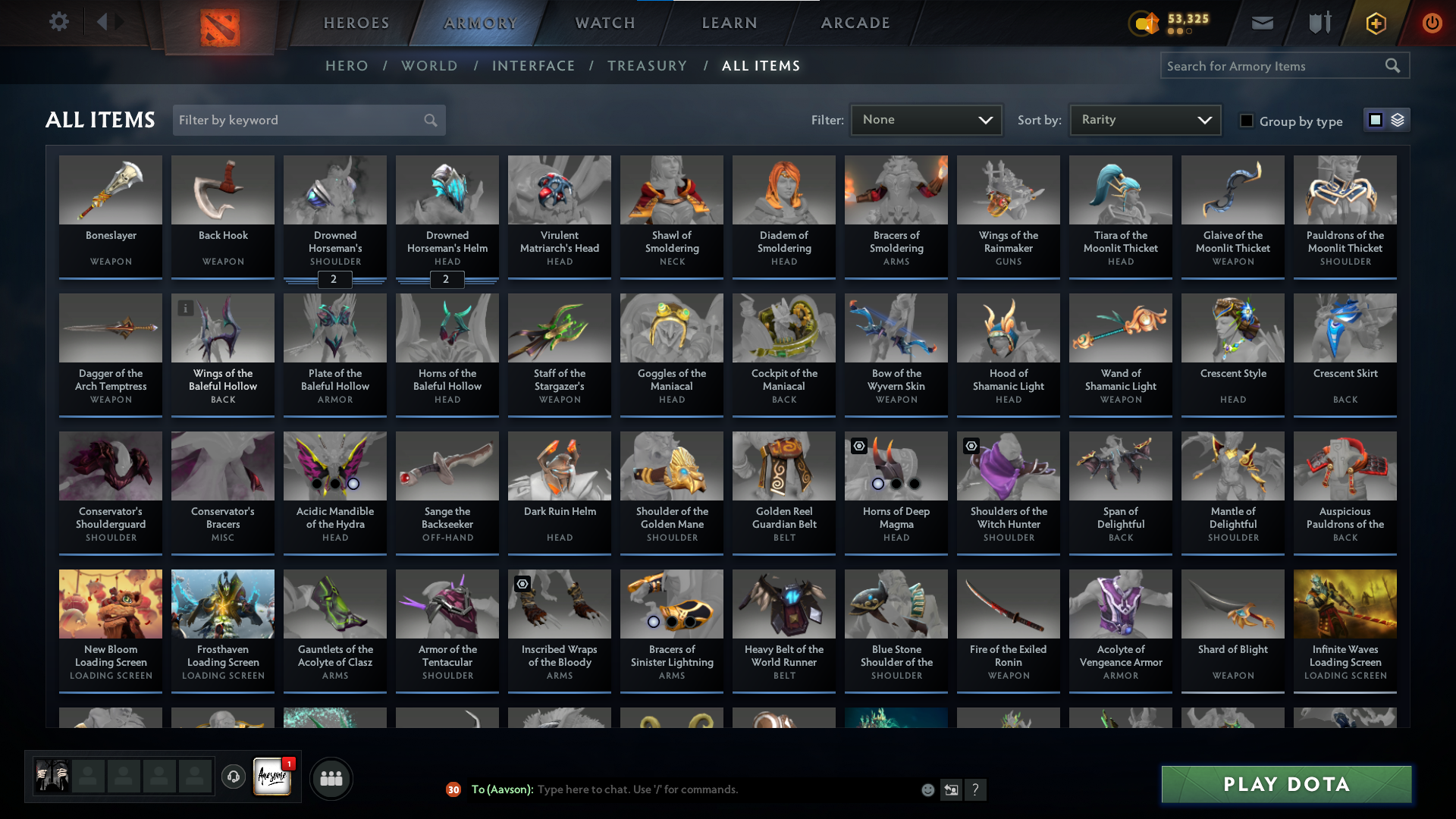Open the Filter dropdown set to None
The width and height of the screenshot is (1456, 819).
926,120
